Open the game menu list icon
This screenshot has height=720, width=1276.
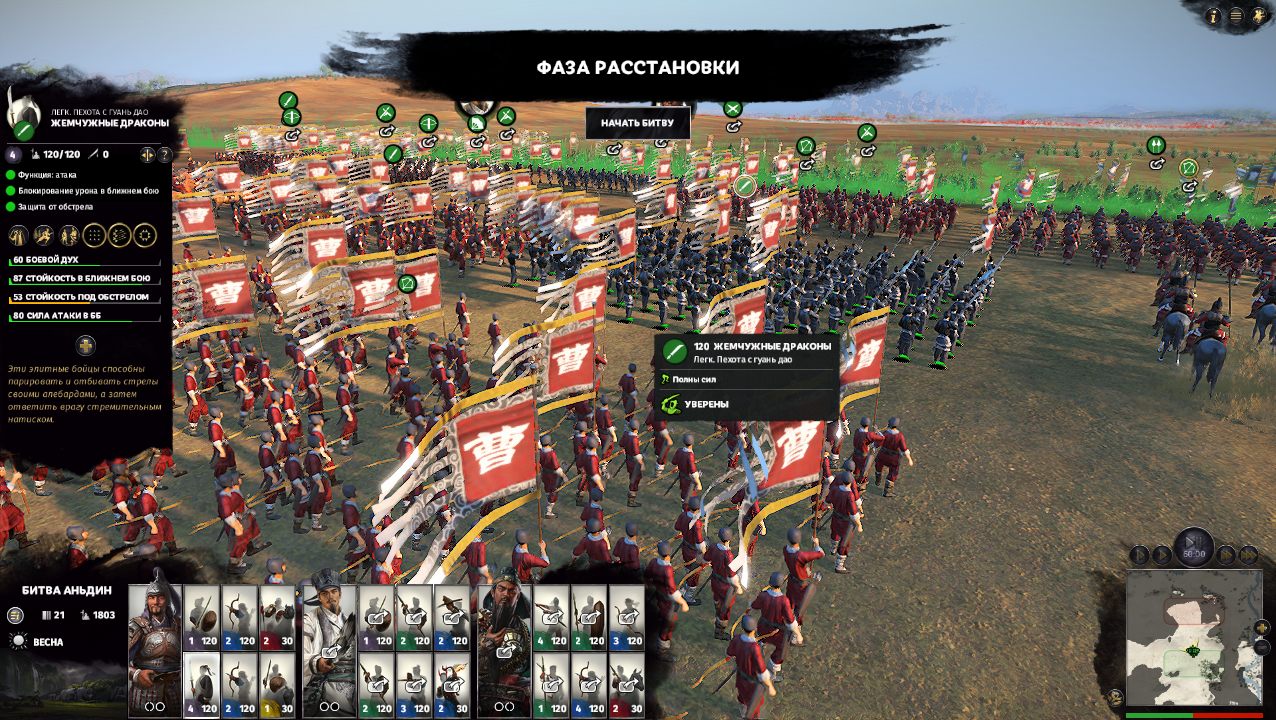point(1236,16)
